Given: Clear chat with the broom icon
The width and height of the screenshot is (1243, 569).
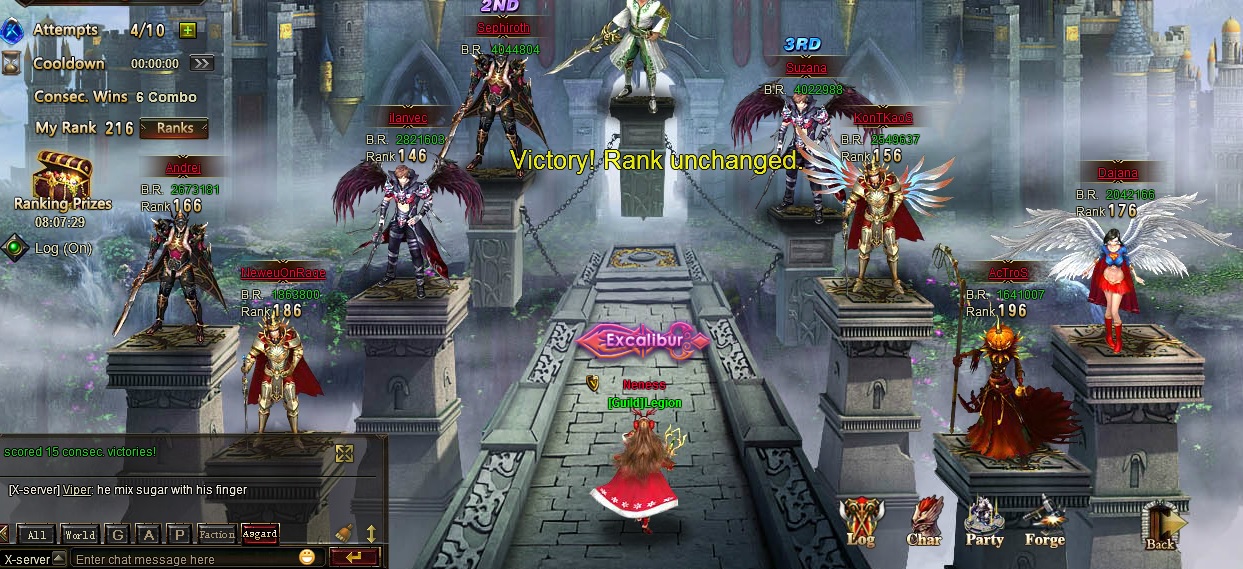Looking at the screenshot, I should [344, 533].
